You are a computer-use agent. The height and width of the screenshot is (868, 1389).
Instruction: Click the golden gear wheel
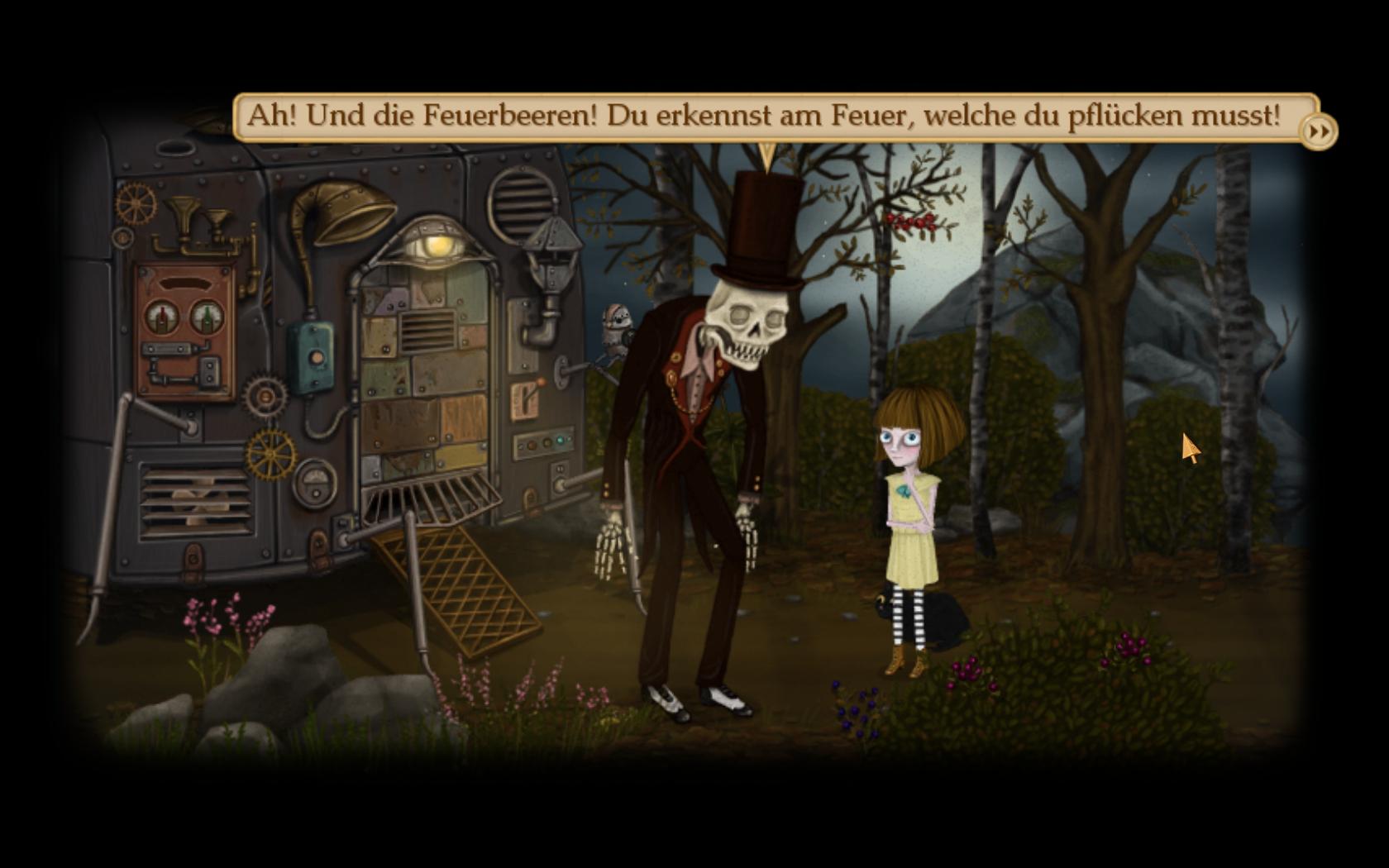270,453
